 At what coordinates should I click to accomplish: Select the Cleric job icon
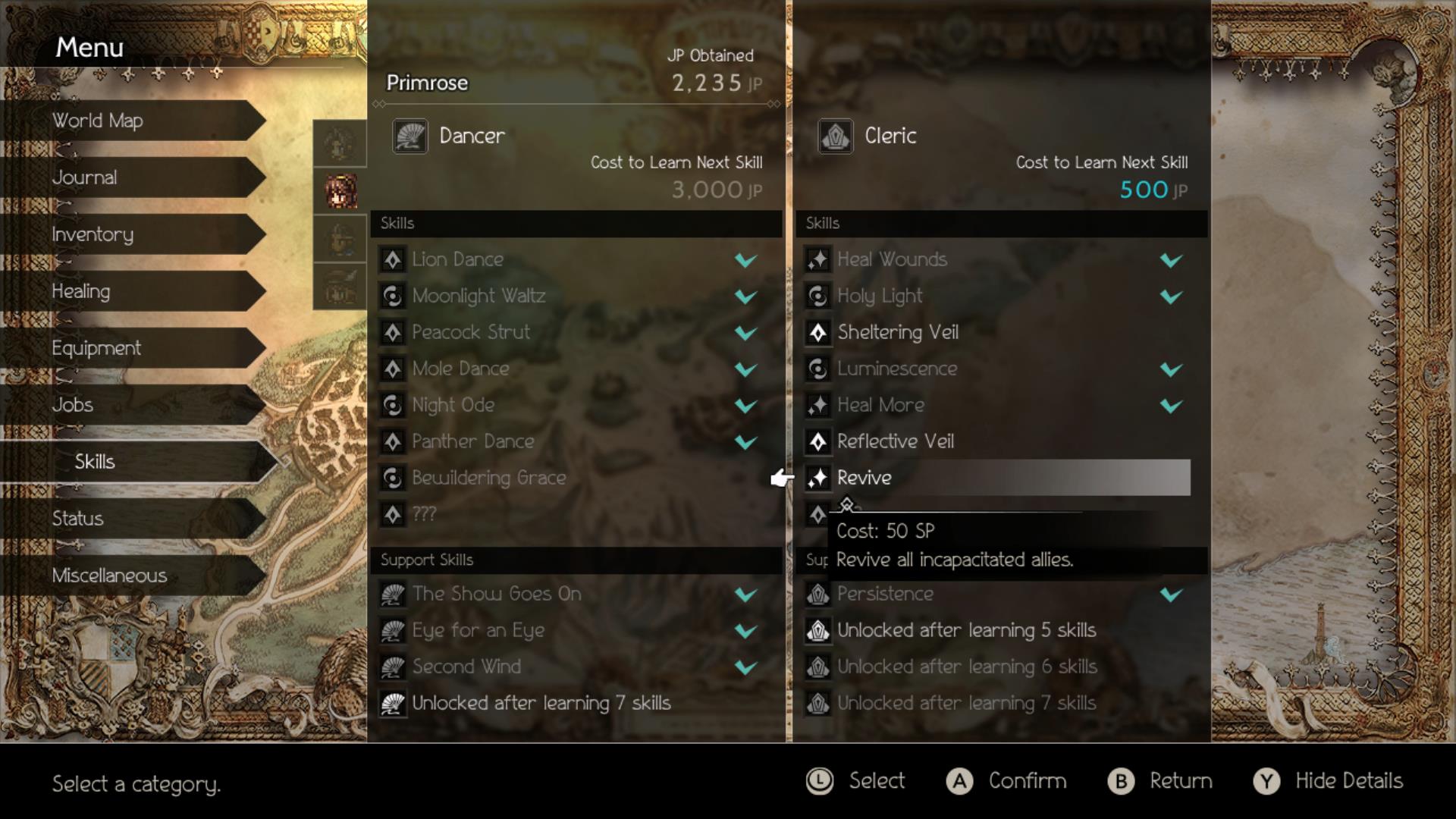pos(836,136)
